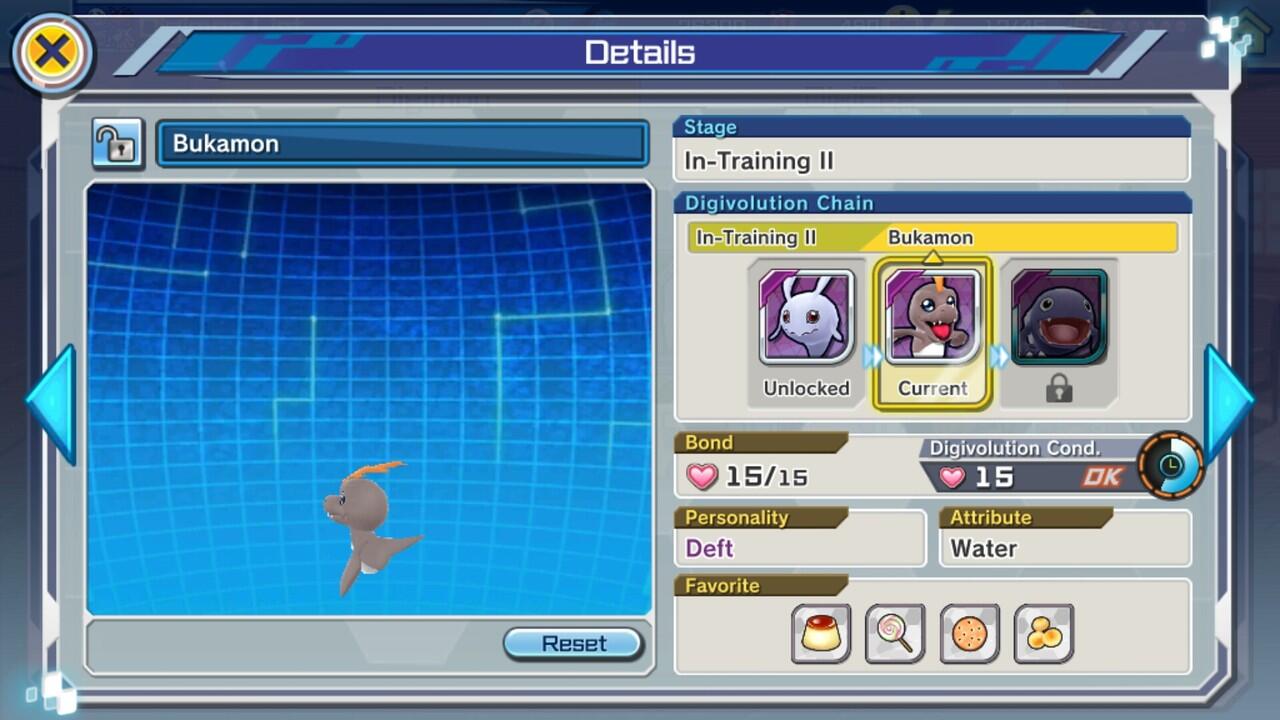Reset the Digimon model view

573,643
